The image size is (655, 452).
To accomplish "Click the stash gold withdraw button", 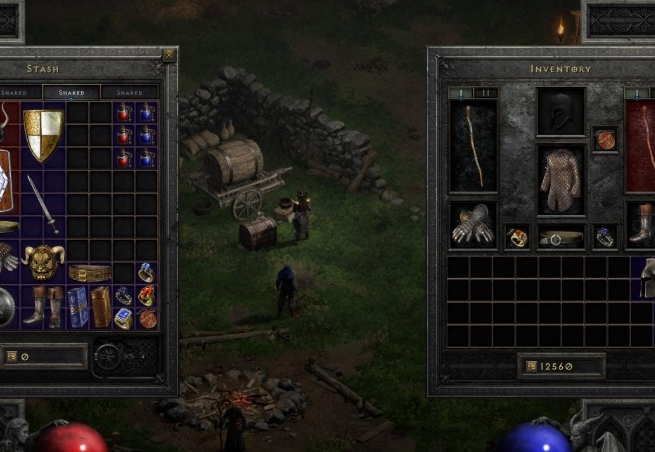I will [12, 355].
